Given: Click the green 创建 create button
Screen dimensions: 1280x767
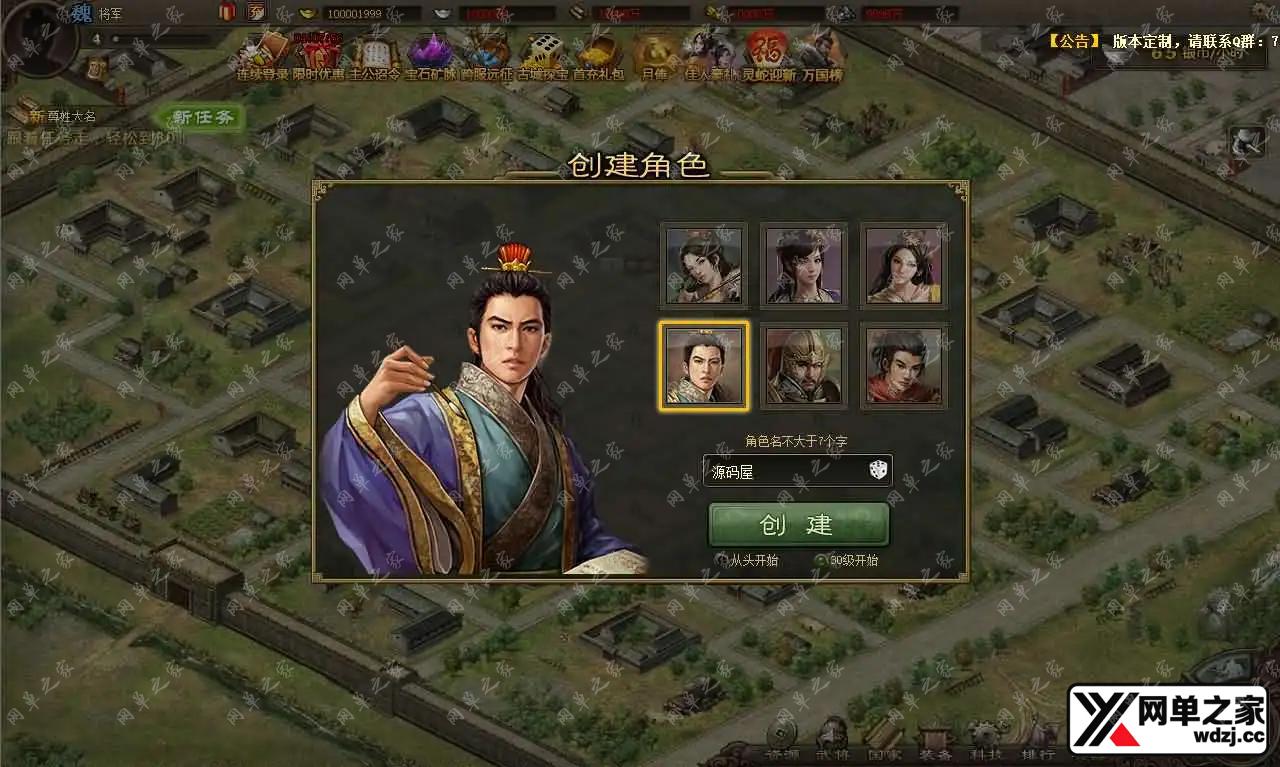Looking at the screenshot, I should point(798,525).
